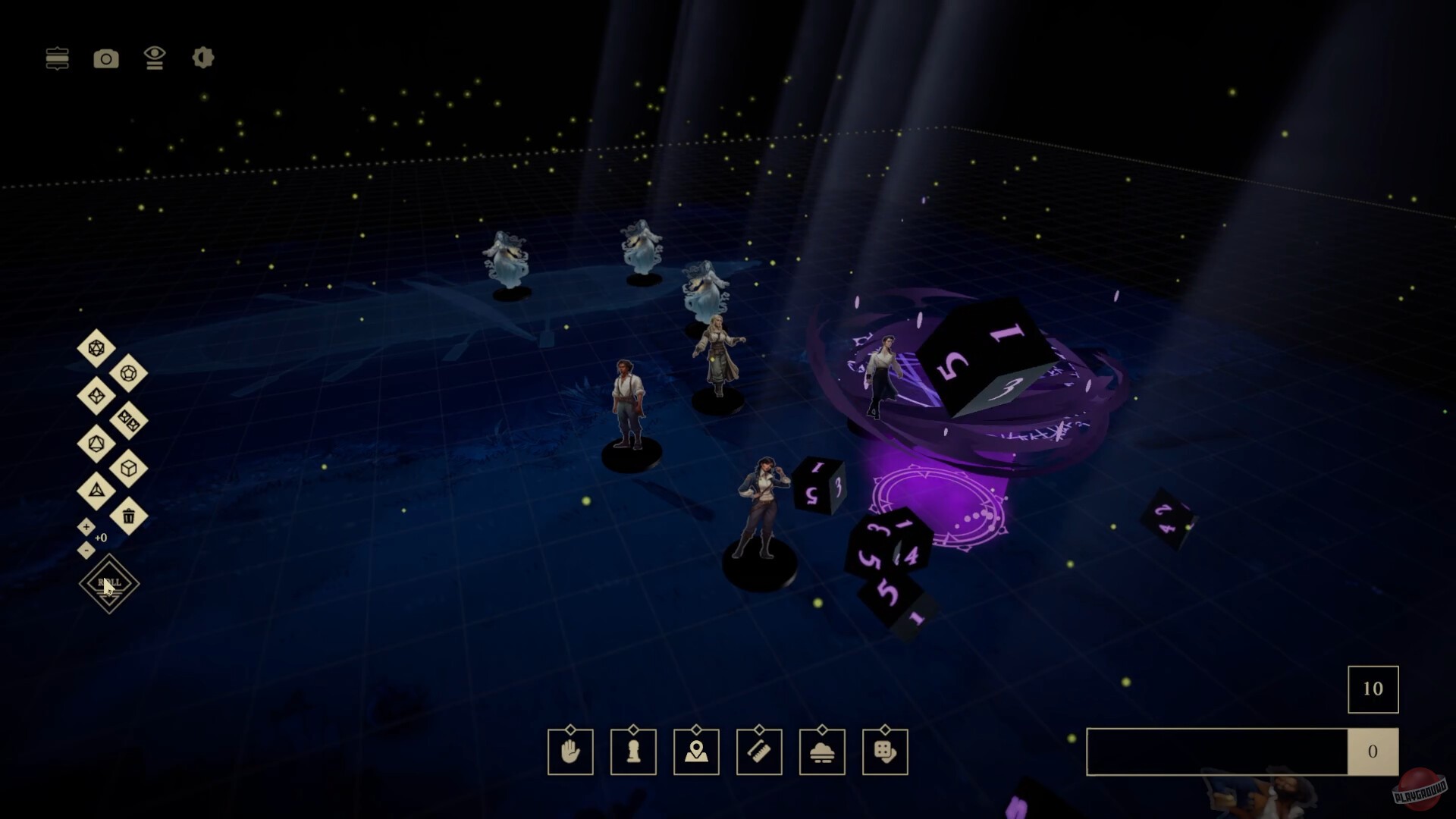Click the value box displaying 10
The height and width of the screenshot is (819, 1456).
[x=1373, y=689]
